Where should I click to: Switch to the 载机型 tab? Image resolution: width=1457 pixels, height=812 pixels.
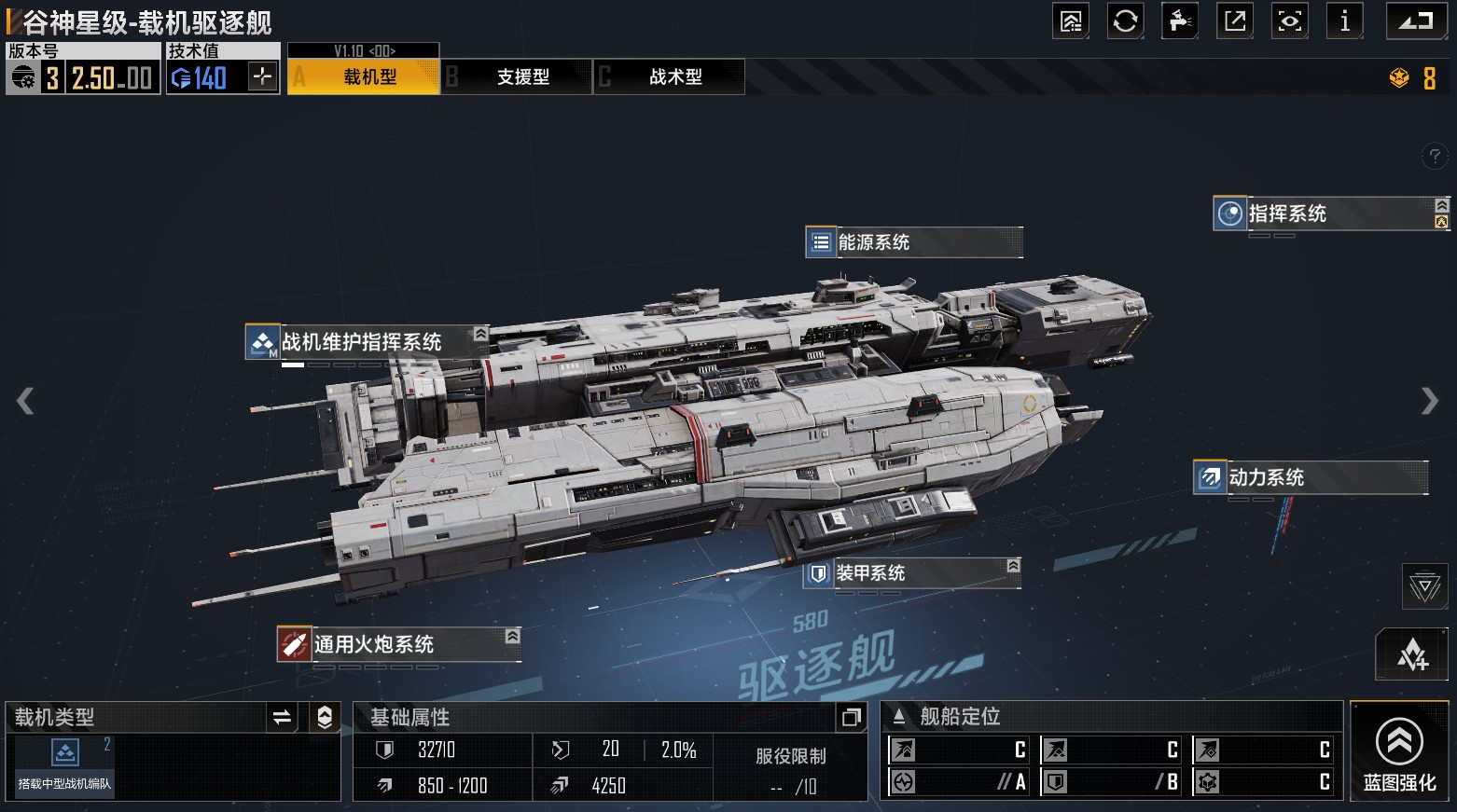pos(364,77)
